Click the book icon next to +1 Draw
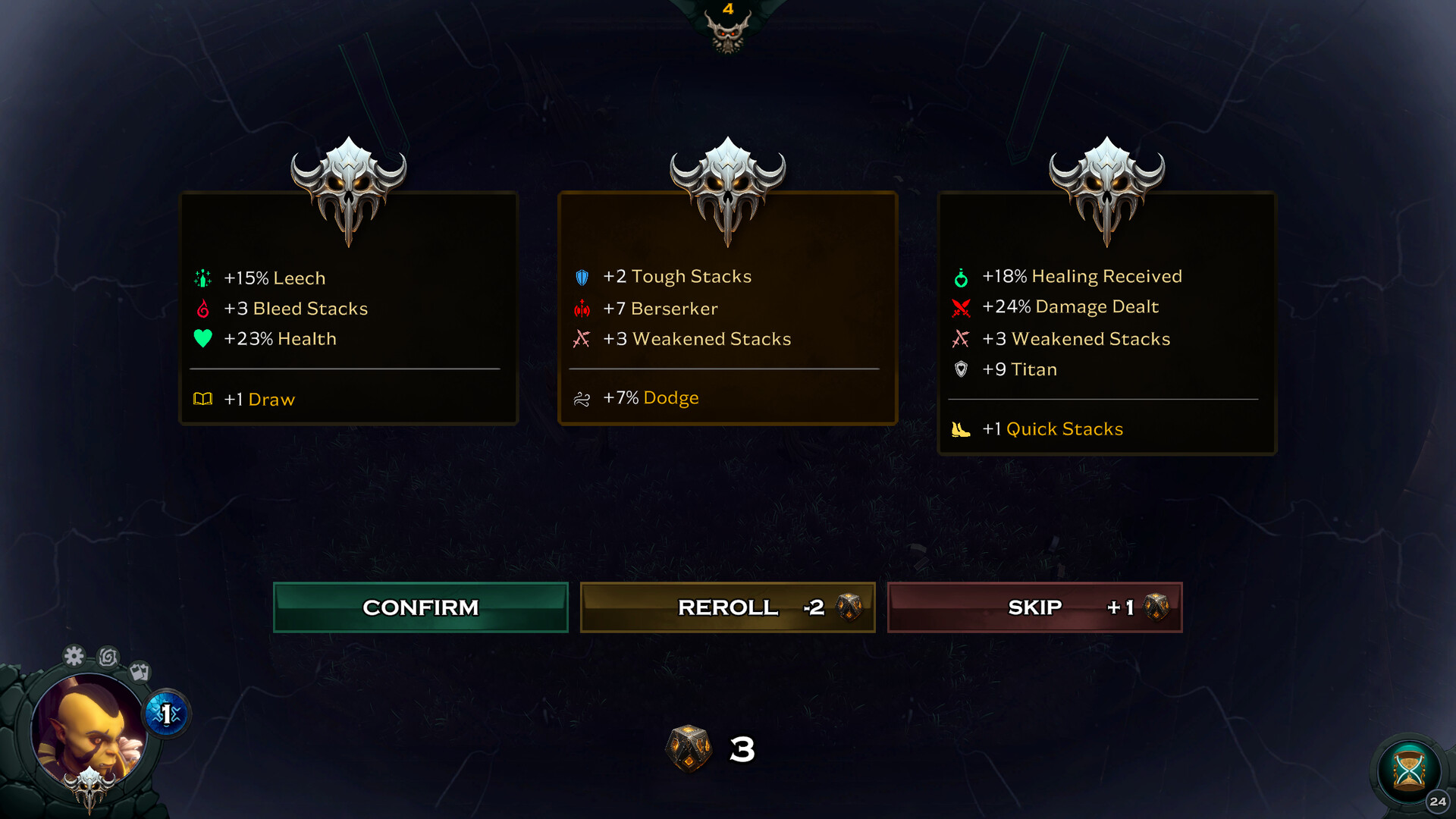The width and height of the screenshot is (1456, 819). click(x=202, y=399)
